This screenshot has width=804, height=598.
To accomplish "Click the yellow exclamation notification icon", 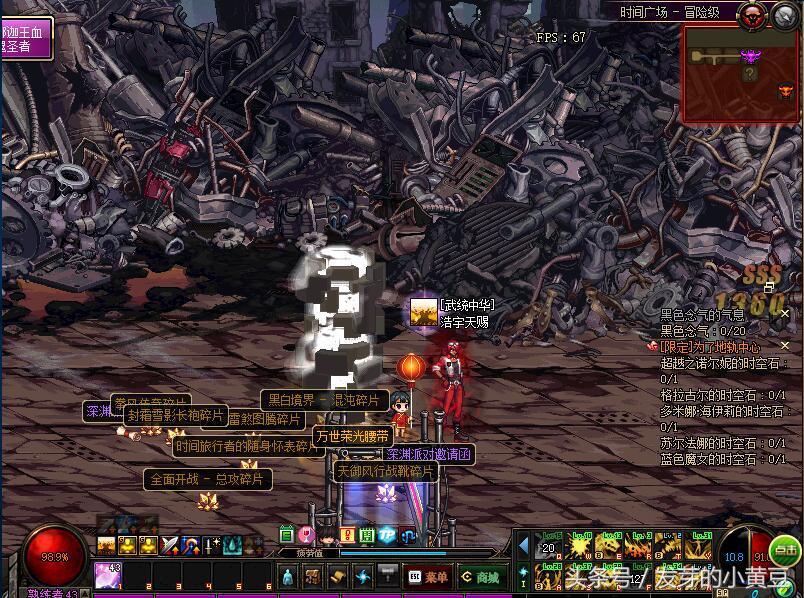I will 347,535.
